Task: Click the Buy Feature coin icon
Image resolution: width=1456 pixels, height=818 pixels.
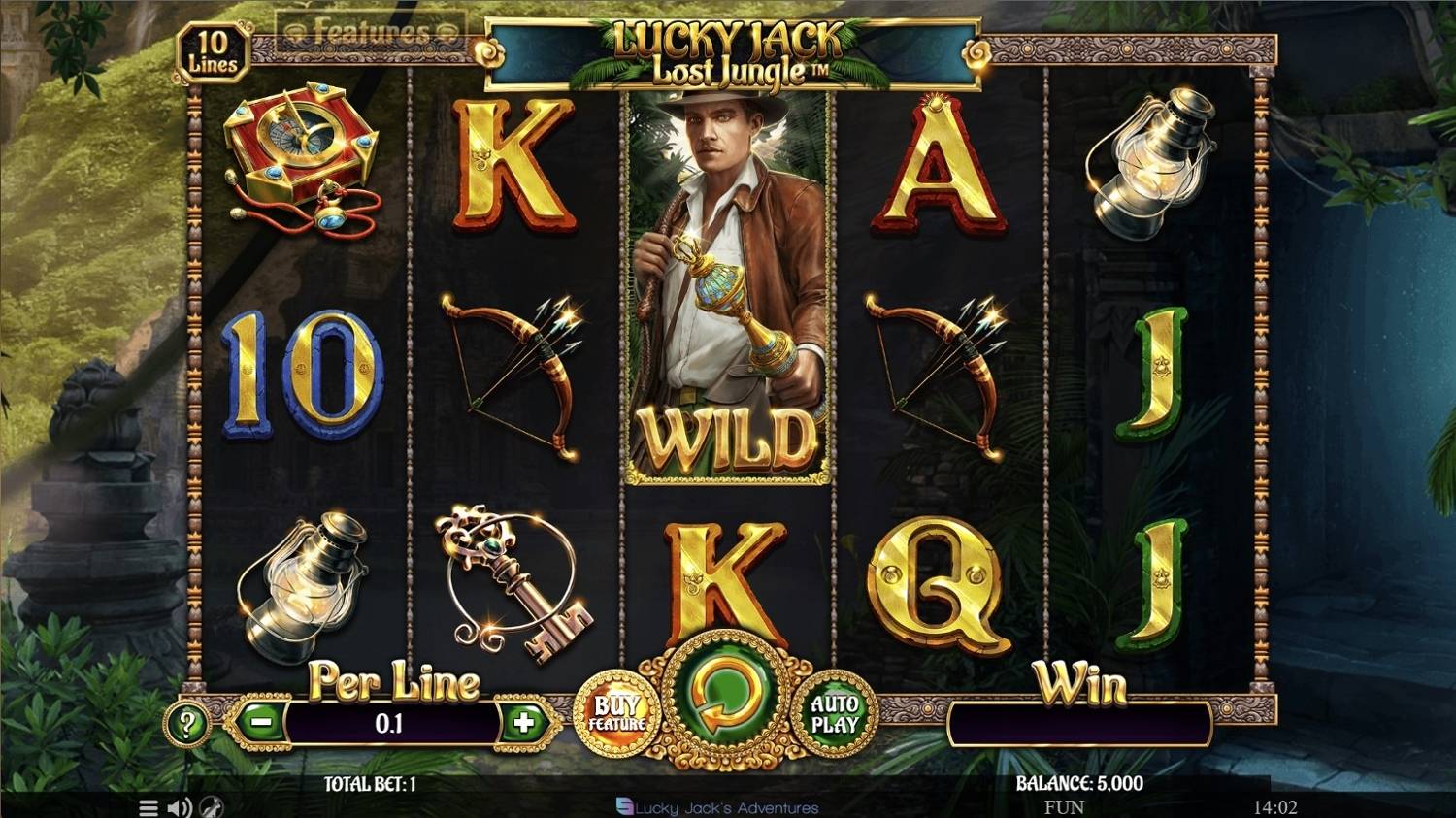Action: coord(618,715)
